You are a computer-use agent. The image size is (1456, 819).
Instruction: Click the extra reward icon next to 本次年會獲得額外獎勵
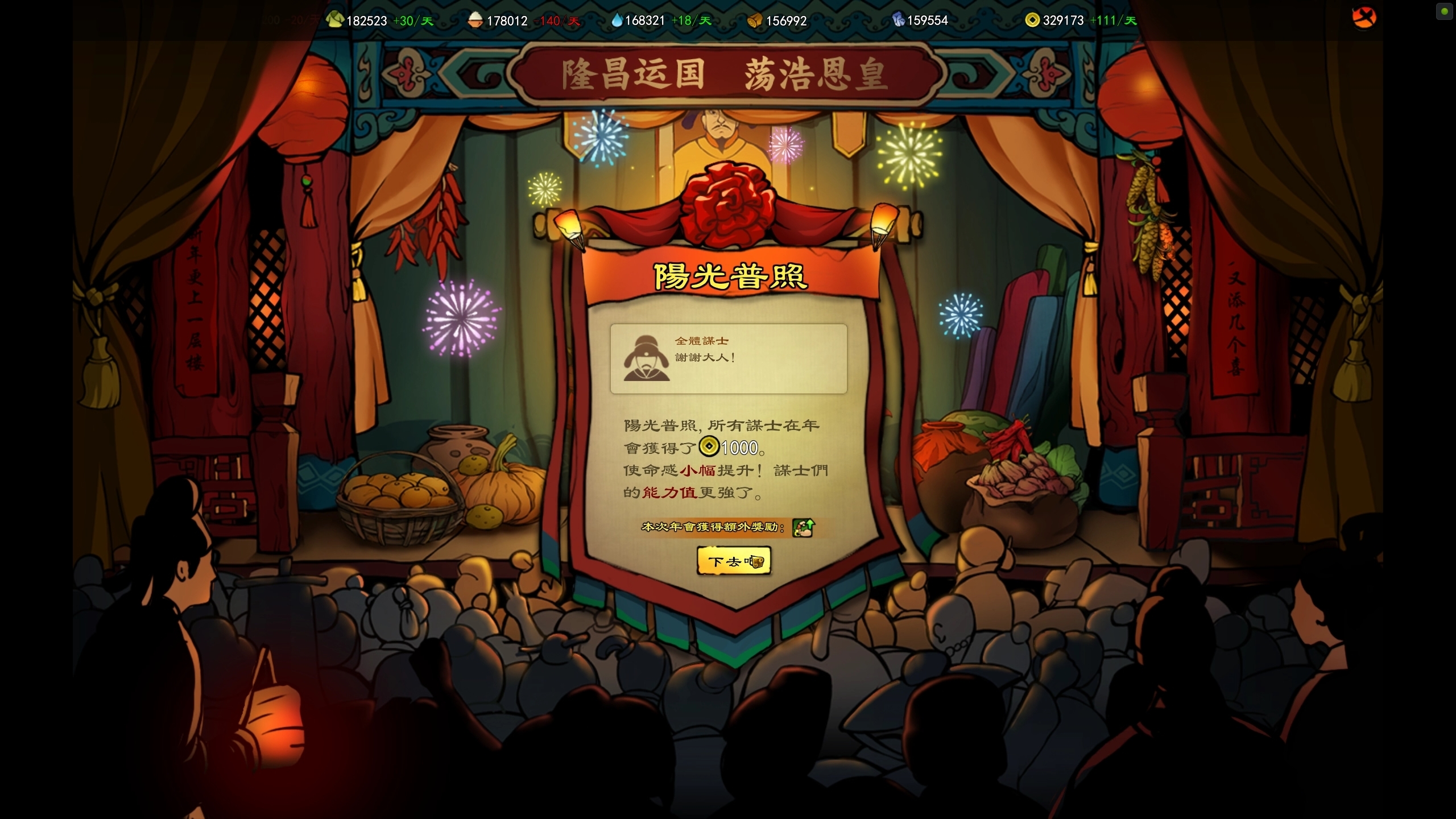point(804,527)
